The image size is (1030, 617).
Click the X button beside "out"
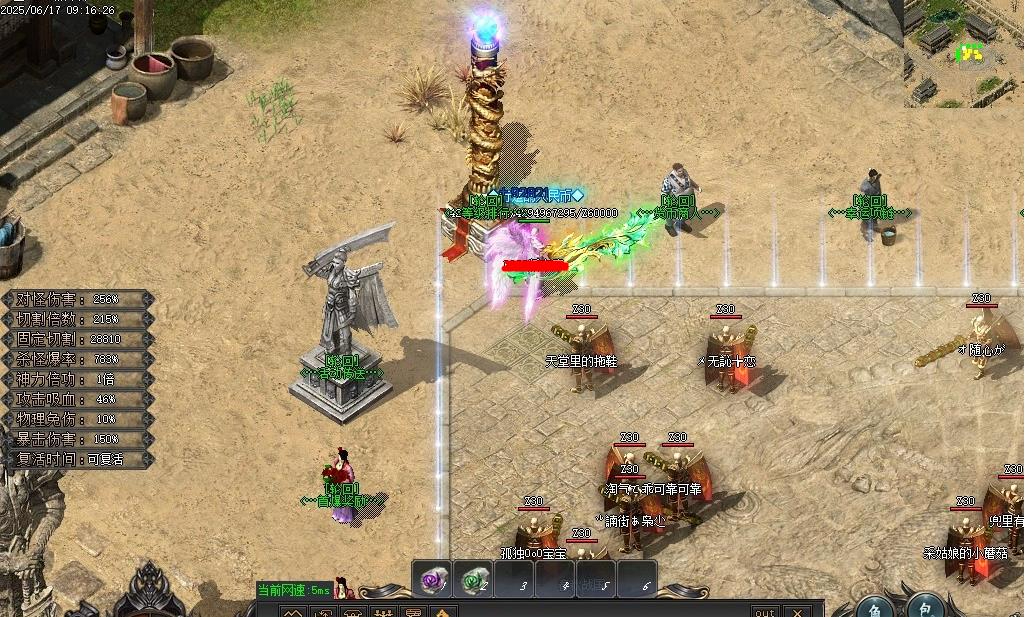[x=796, y=611]
